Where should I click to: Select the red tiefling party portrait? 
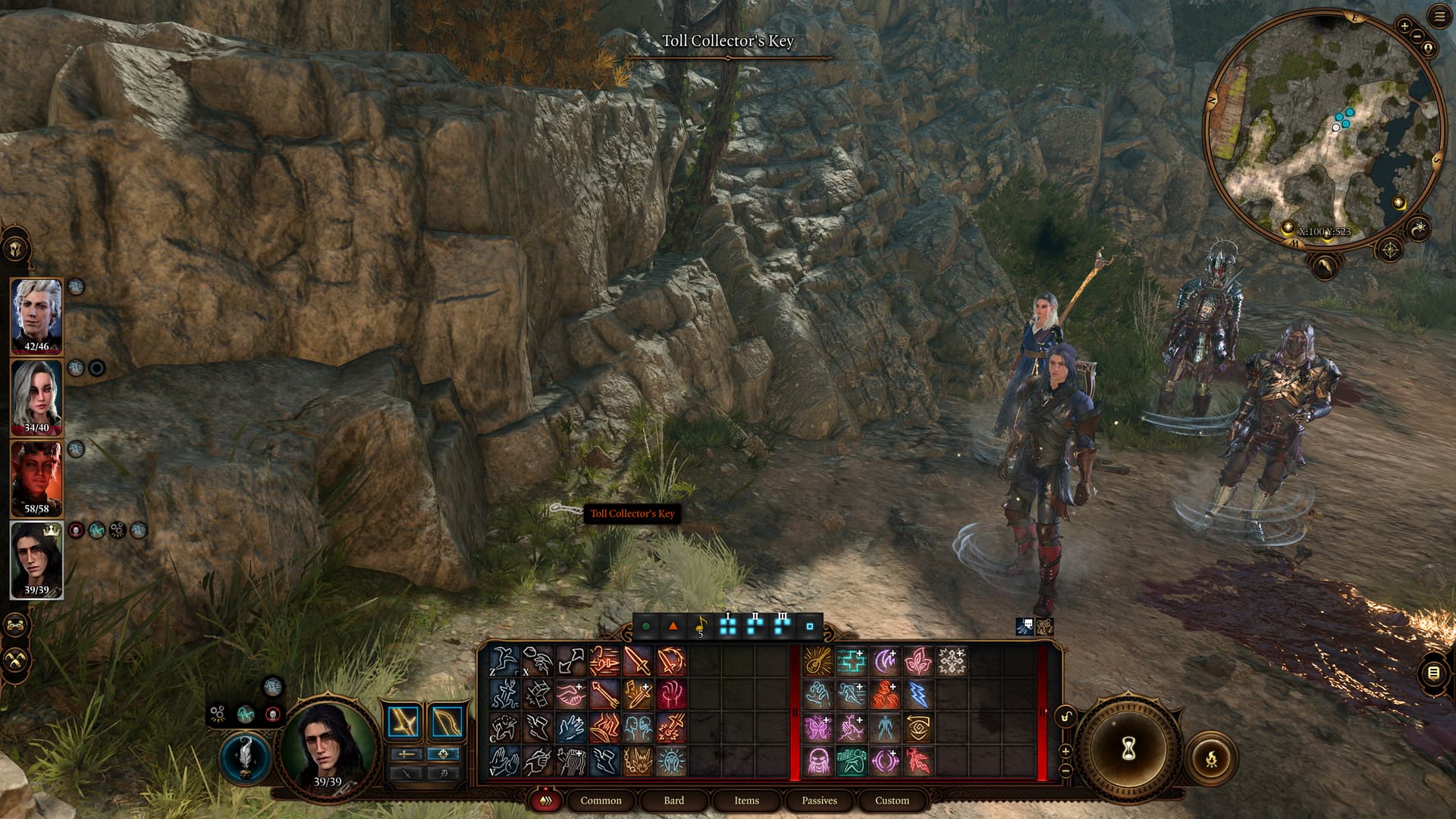click(x=36, y=479)
